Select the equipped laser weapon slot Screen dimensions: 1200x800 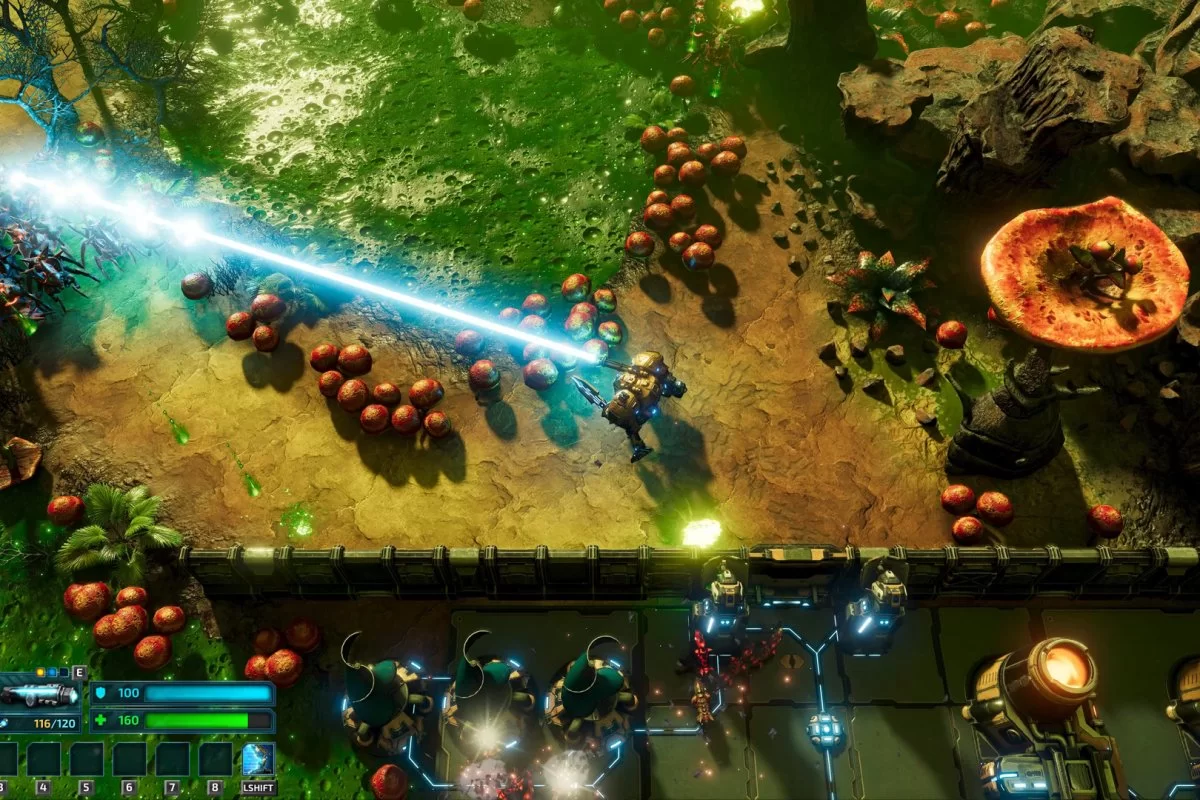[40, 694]
